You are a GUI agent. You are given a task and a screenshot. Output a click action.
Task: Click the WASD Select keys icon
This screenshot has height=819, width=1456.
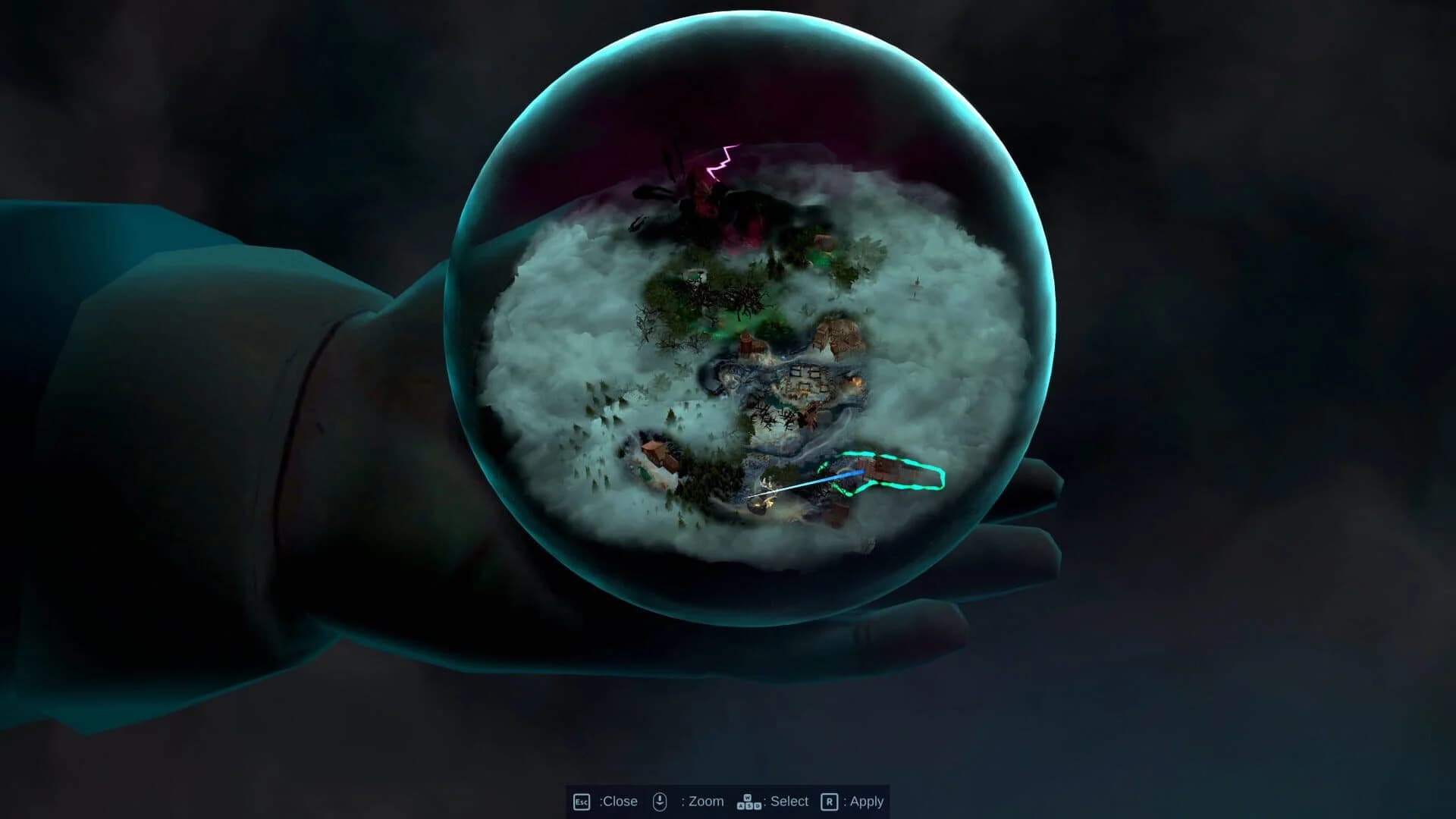click(x=749, y=802)
